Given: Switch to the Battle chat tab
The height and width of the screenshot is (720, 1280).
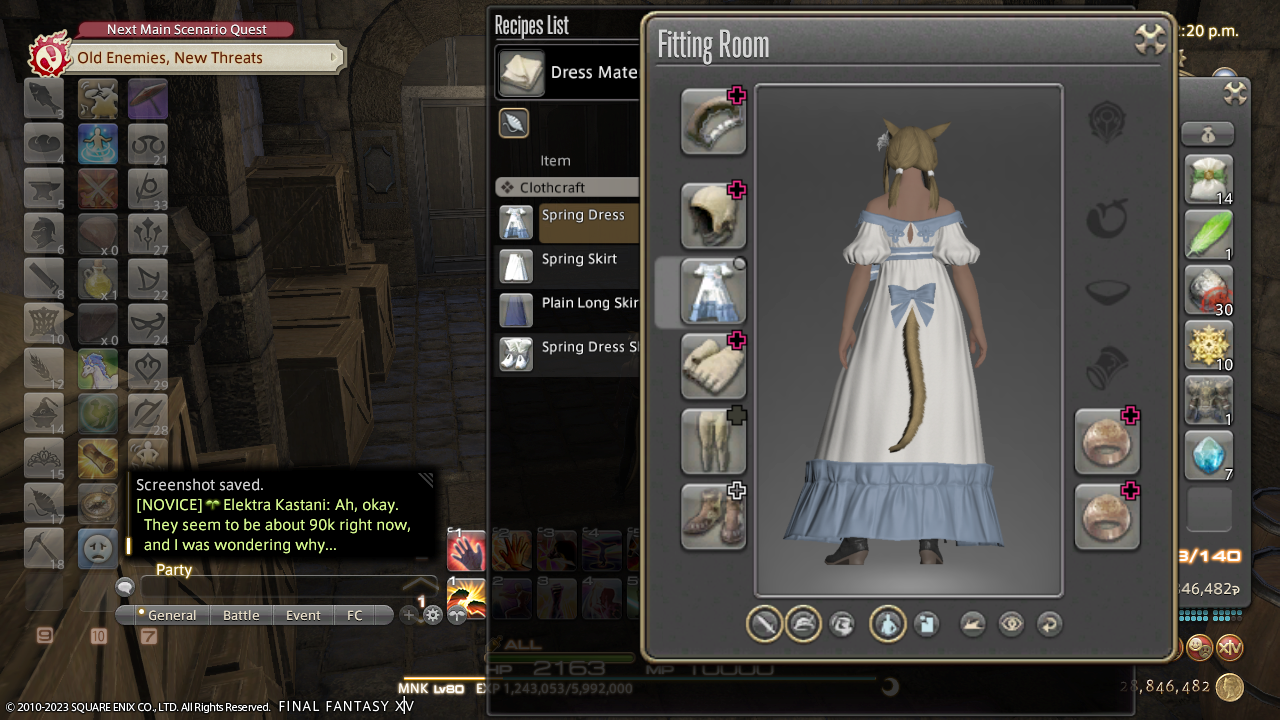Looking at the screenshot, I should (241, 615).
